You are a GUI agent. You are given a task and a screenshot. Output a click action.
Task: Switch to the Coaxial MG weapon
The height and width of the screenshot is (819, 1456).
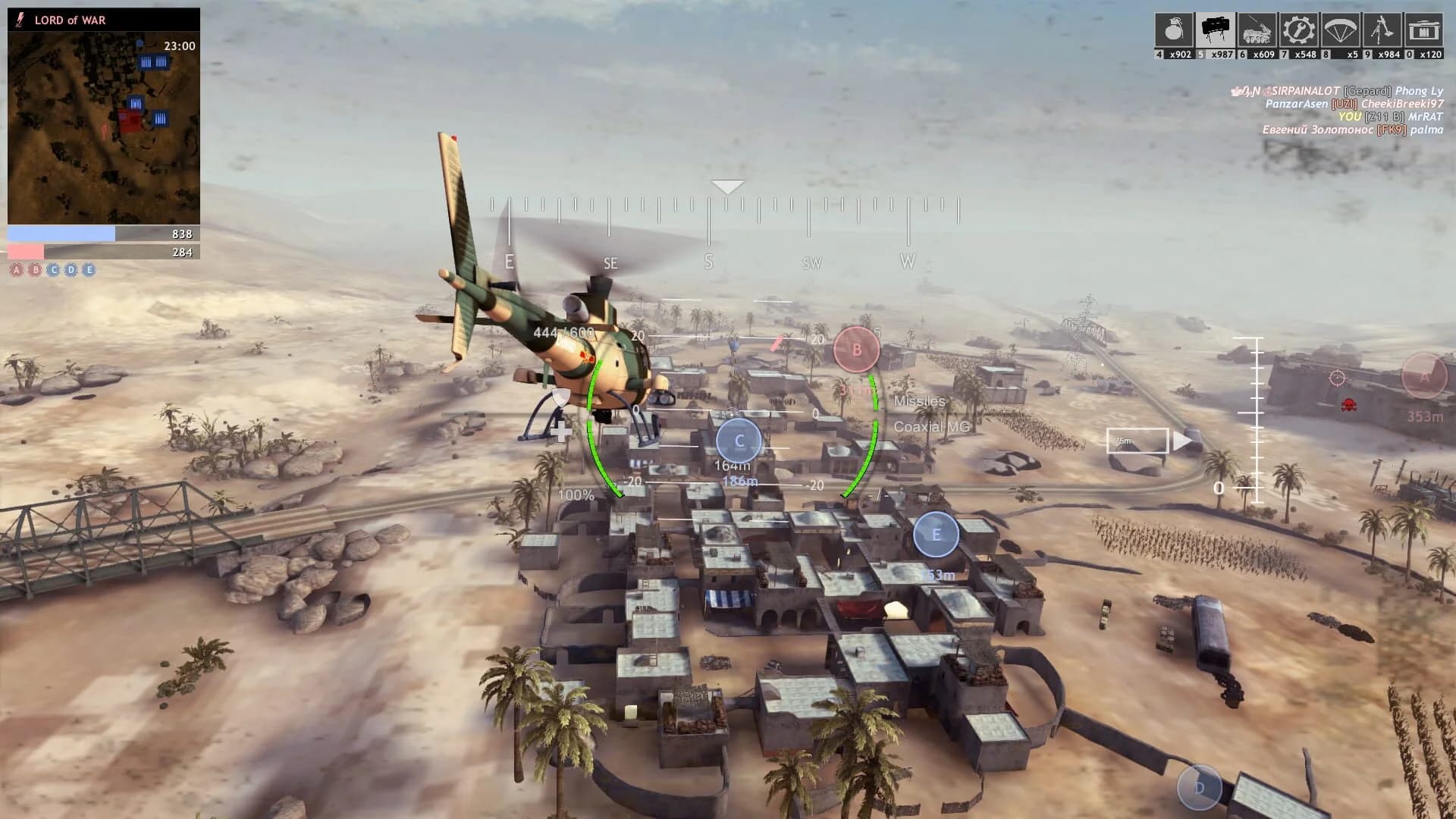pos(933,427)
